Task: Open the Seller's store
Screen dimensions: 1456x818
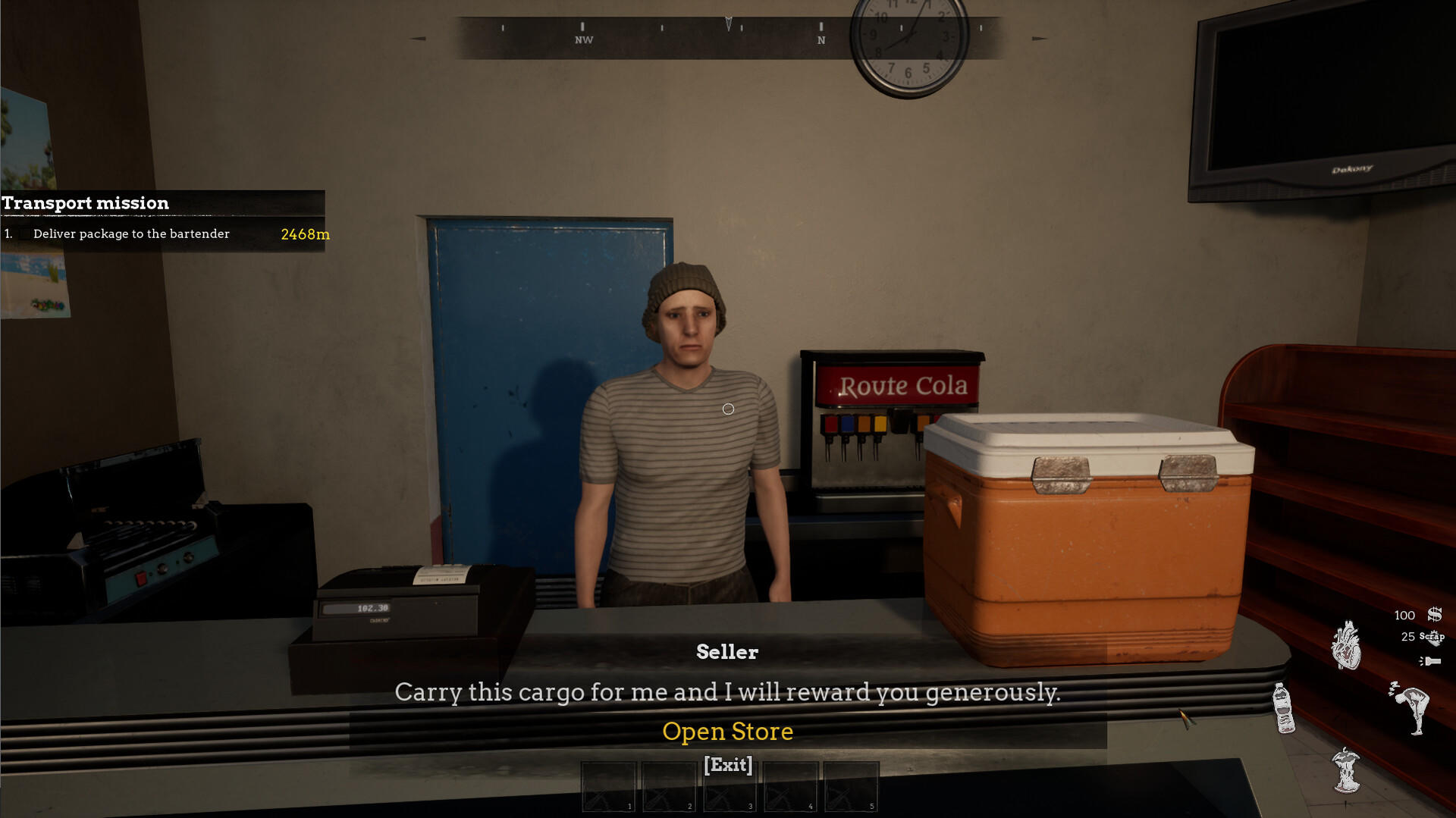Action: (x=728, y=731)
